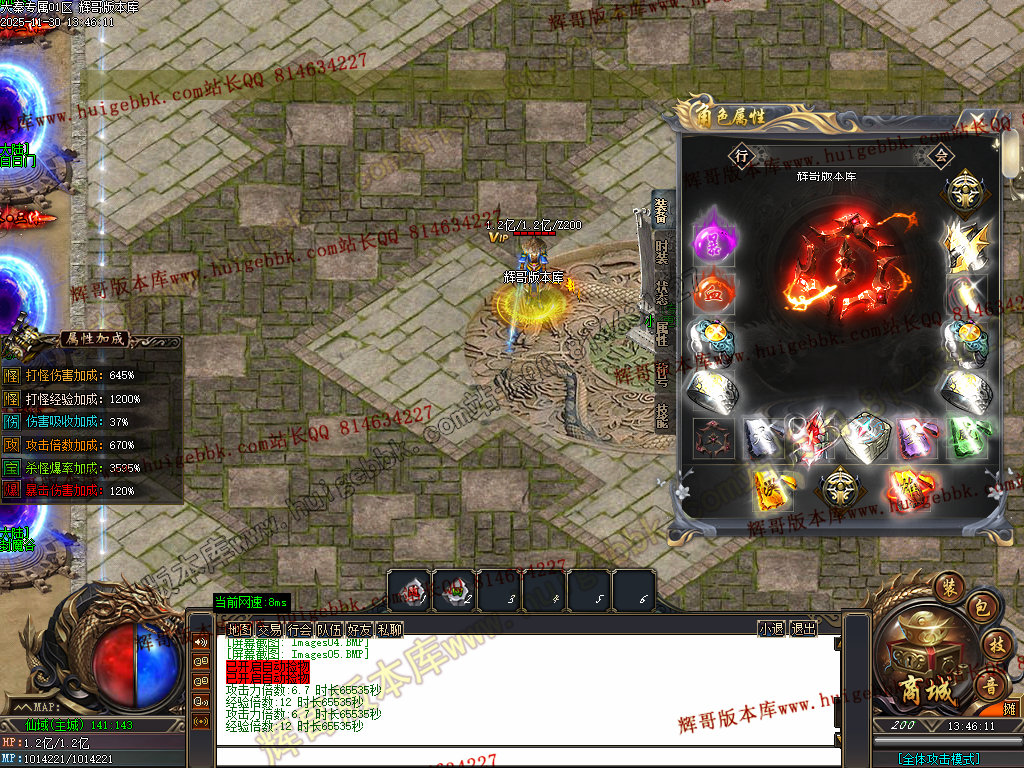Switch attack mode via 全体攻击模式 label

tap(938, 759)
